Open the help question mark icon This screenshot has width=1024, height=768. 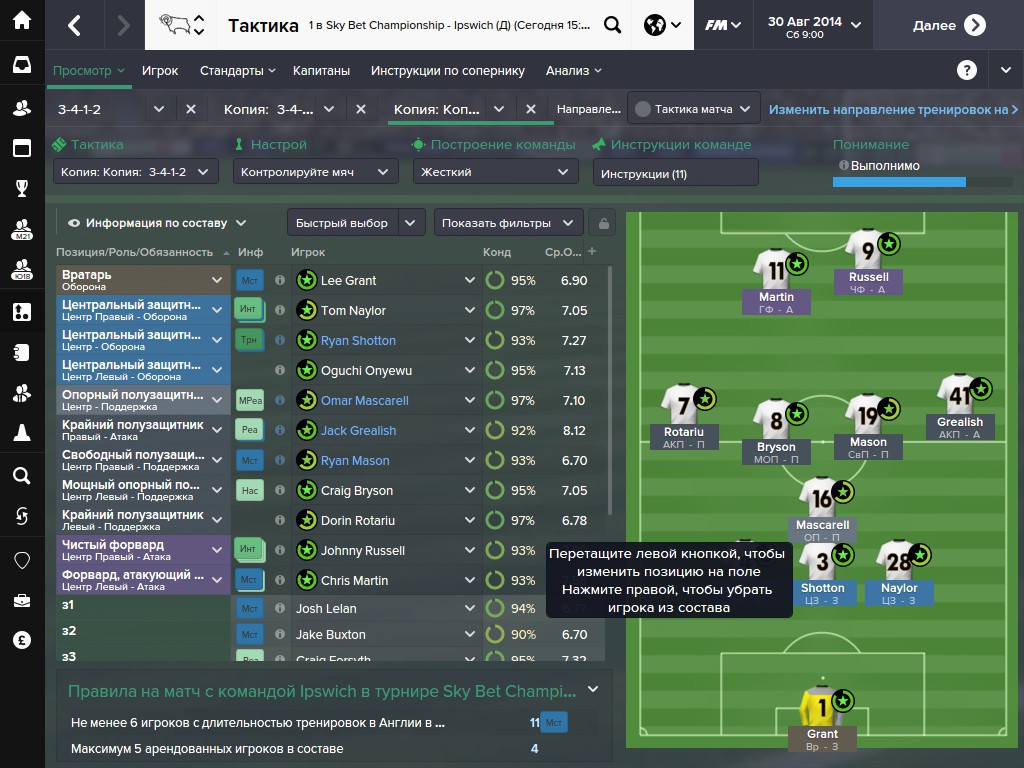coord(966,70)
